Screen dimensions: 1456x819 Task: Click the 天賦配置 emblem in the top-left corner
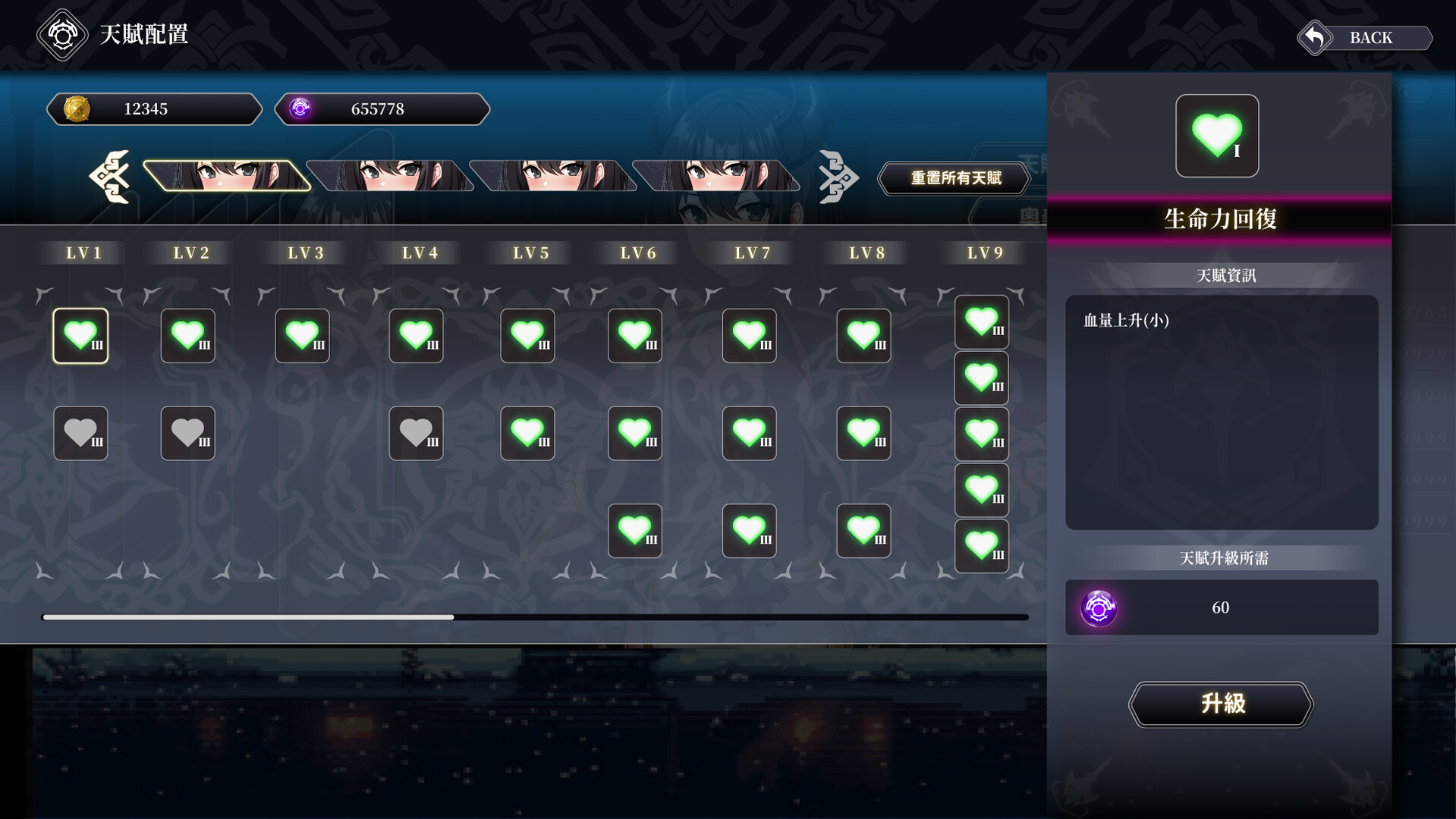tap(62, 34)
